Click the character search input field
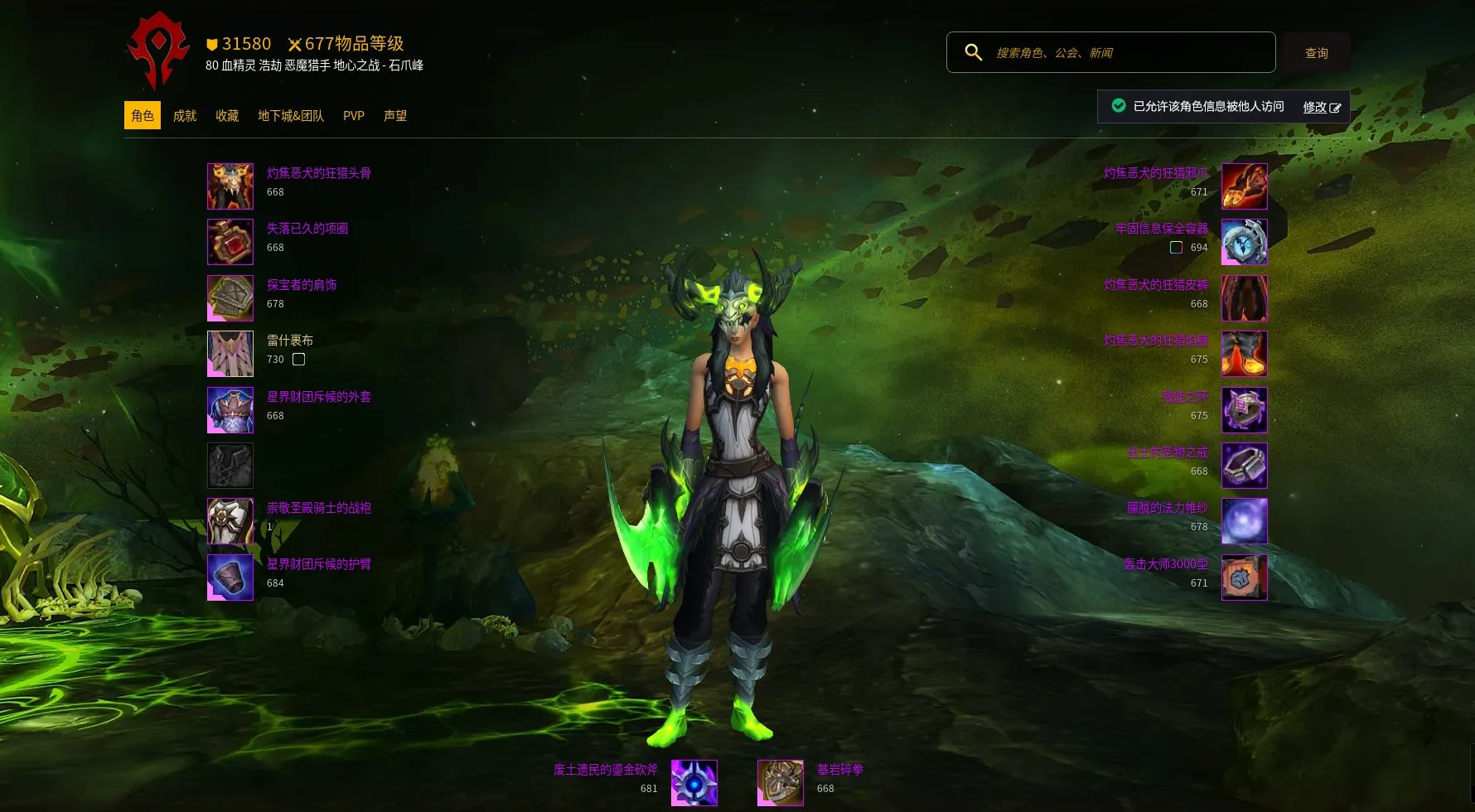Image resolution: width=1475 pixels, height=812 pixels. (1127, 53)
